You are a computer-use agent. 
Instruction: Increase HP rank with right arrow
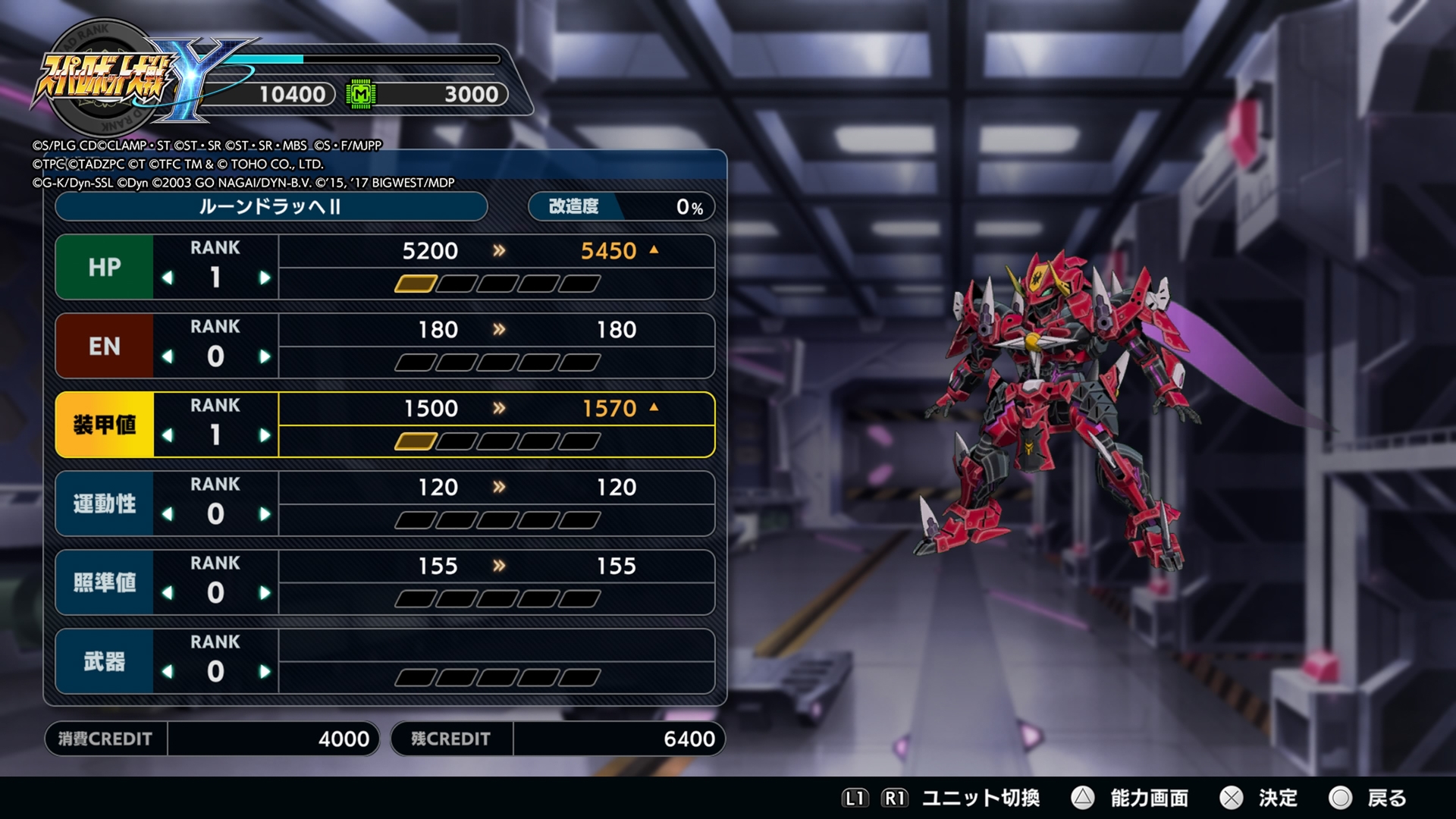[x=265, y=278]
